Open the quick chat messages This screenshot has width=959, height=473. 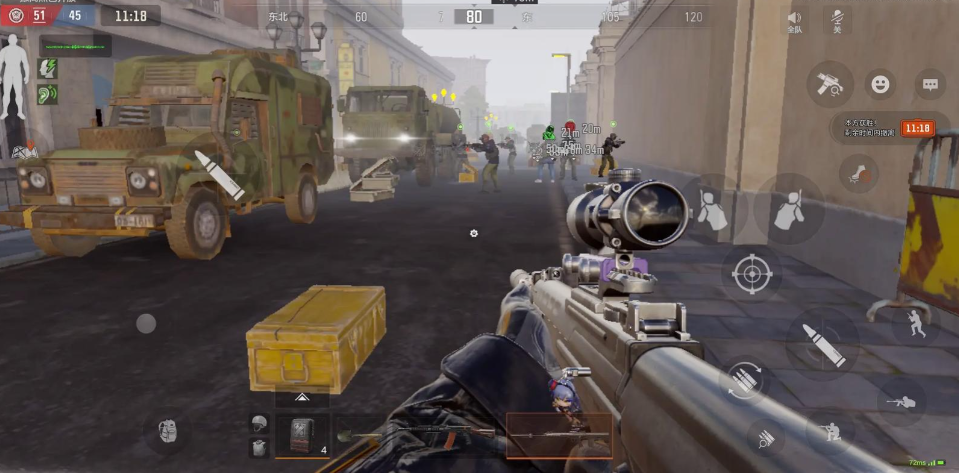[x=930, y=84]
